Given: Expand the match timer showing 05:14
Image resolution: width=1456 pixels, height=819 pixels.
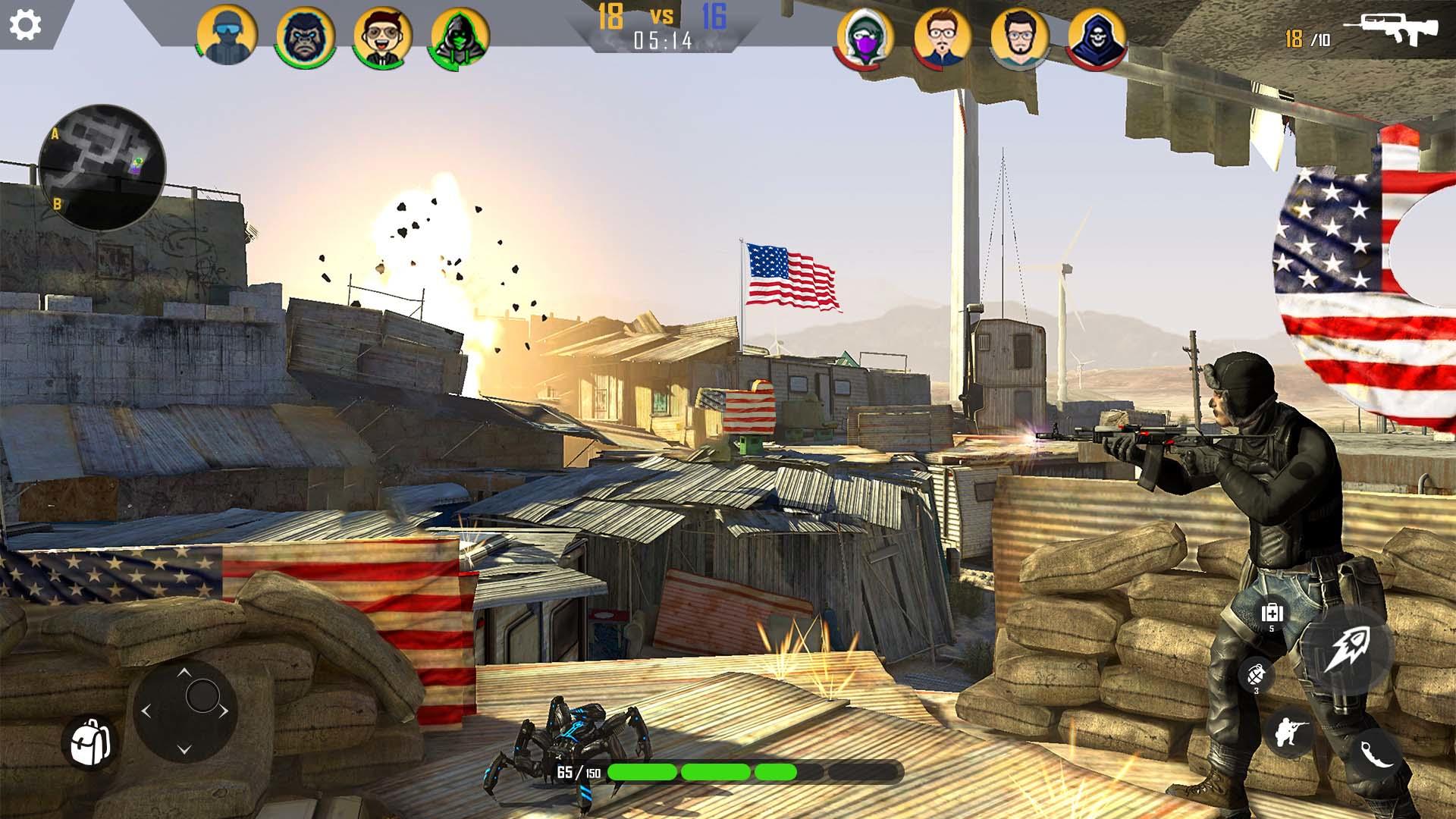Looking at the screenshot, I should [661, 42].
